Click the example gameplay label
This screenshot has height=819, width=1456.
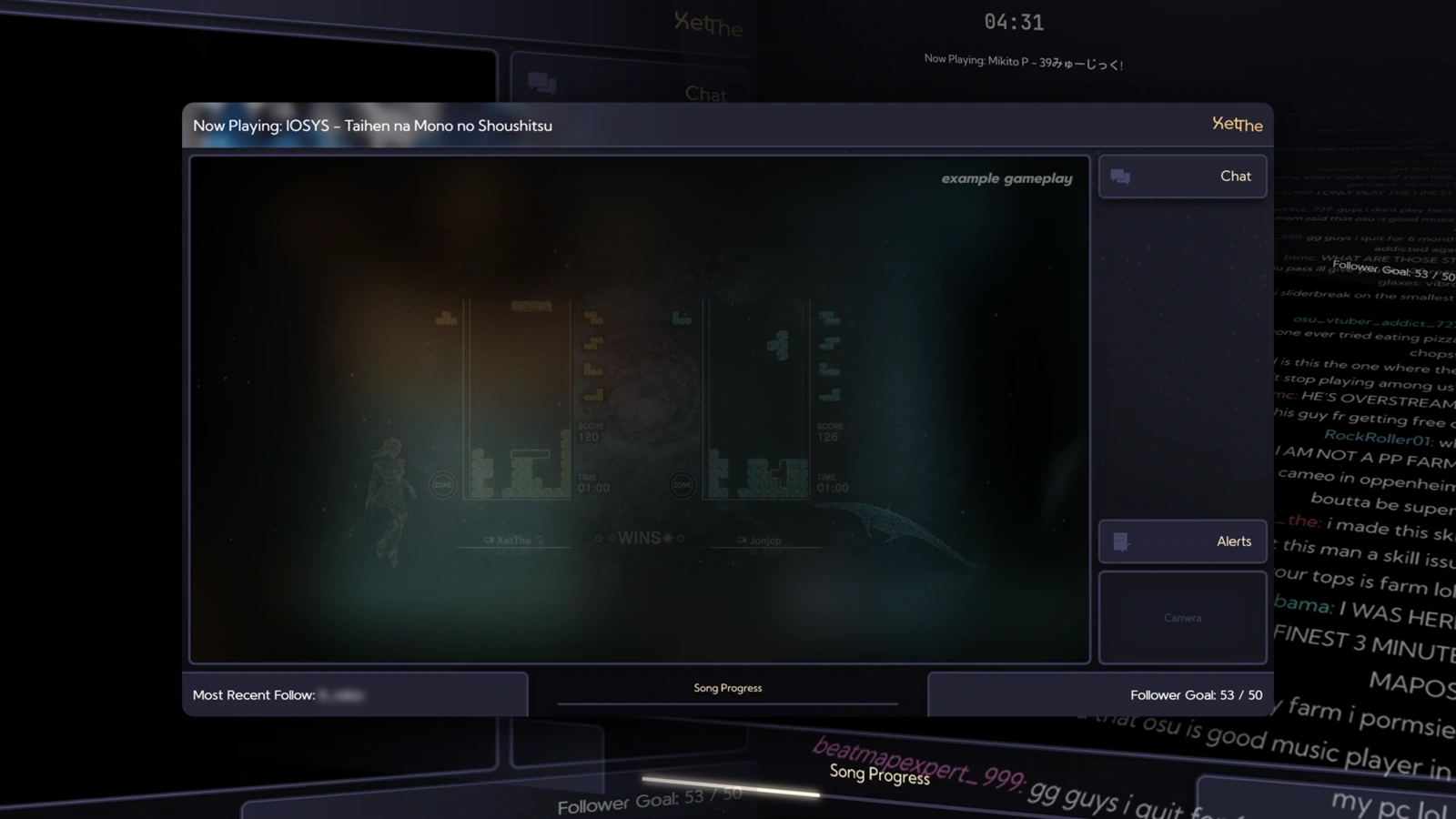click(x=1006, y=178)
